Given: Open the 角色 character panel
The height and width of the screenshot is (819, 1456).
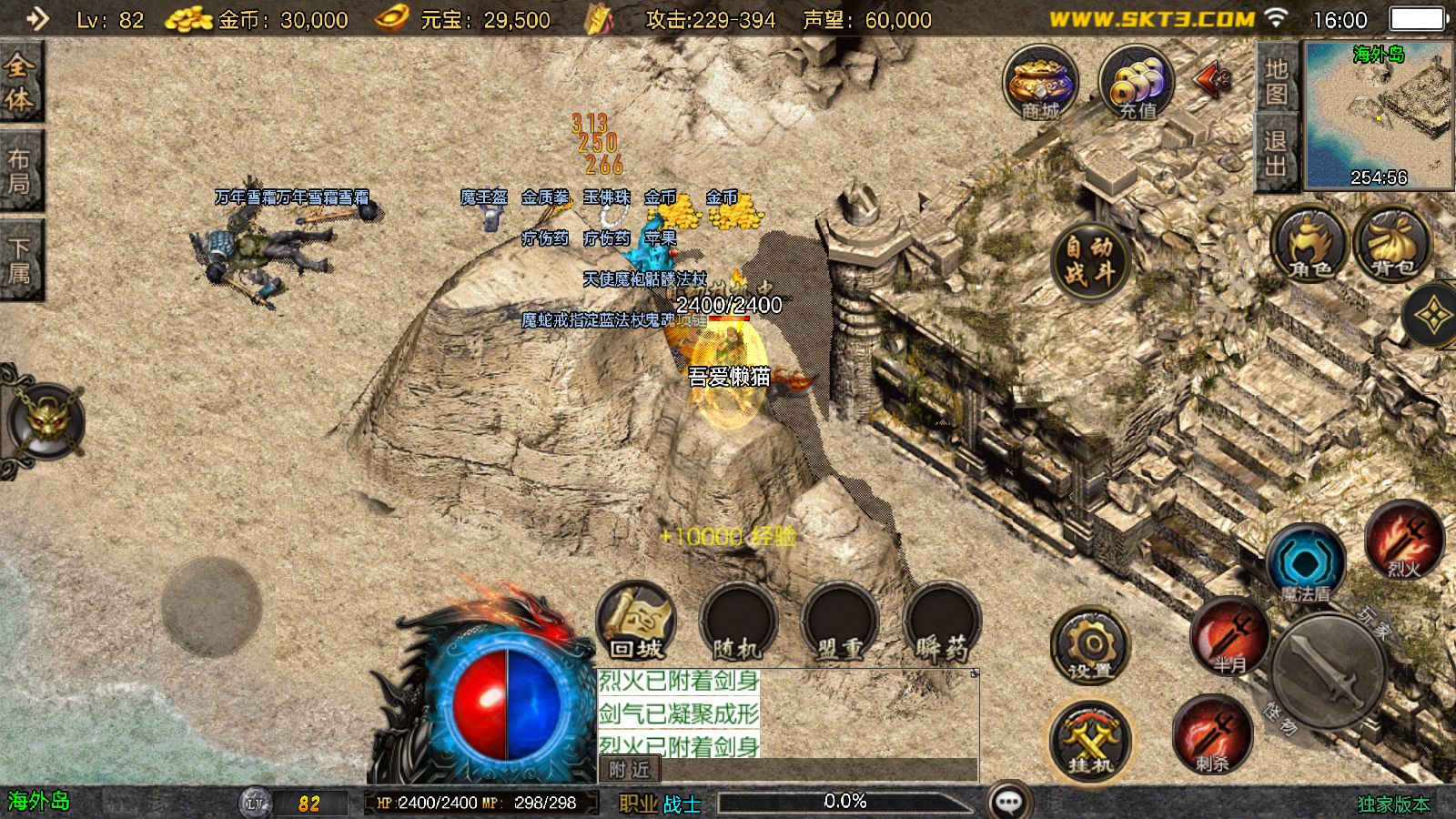Looking at the screenshot, I should (x=1309, y=244).
